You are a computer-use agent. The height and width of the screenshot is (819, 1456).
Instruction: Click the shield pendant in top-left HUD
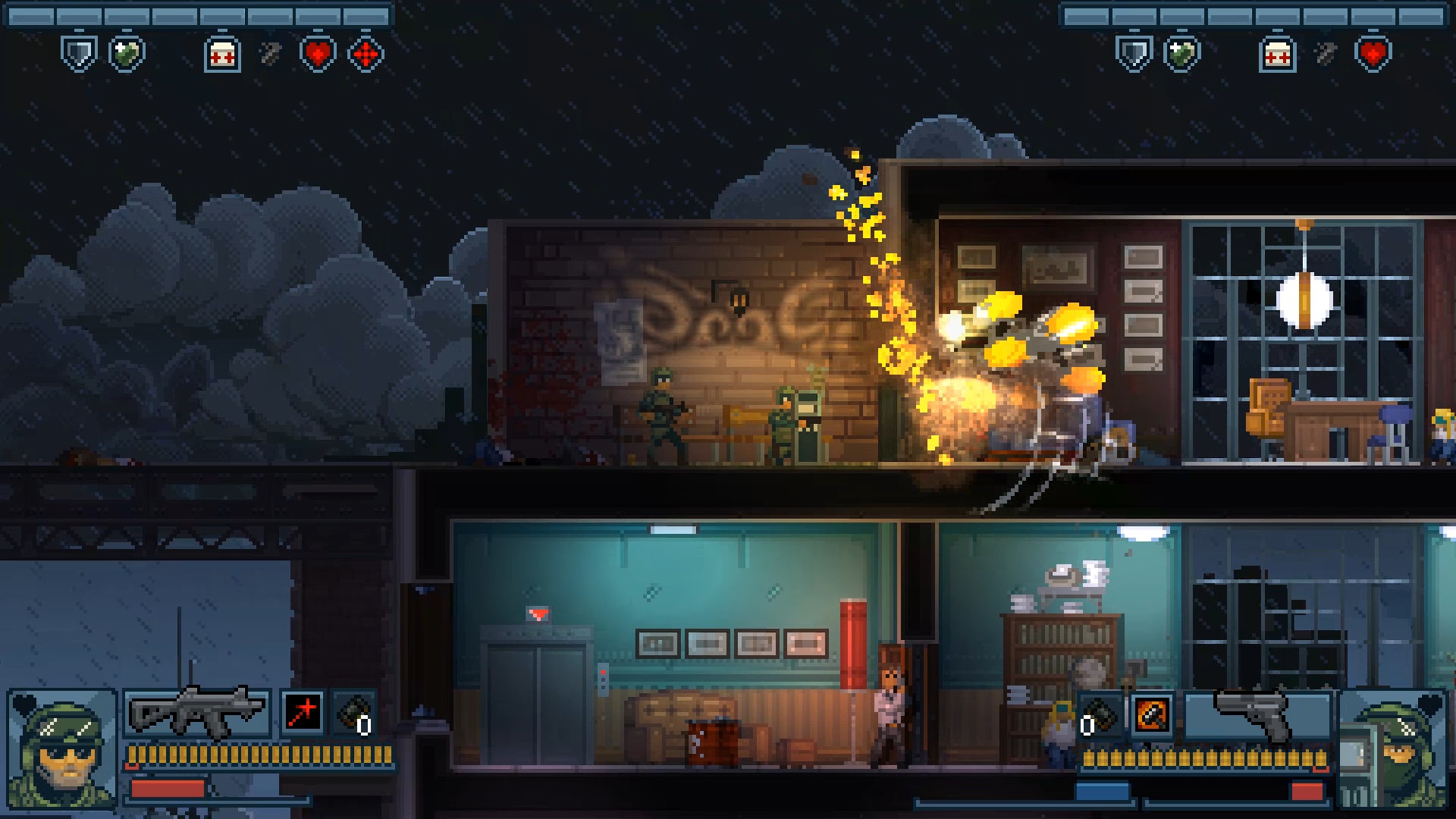[80, 53]
